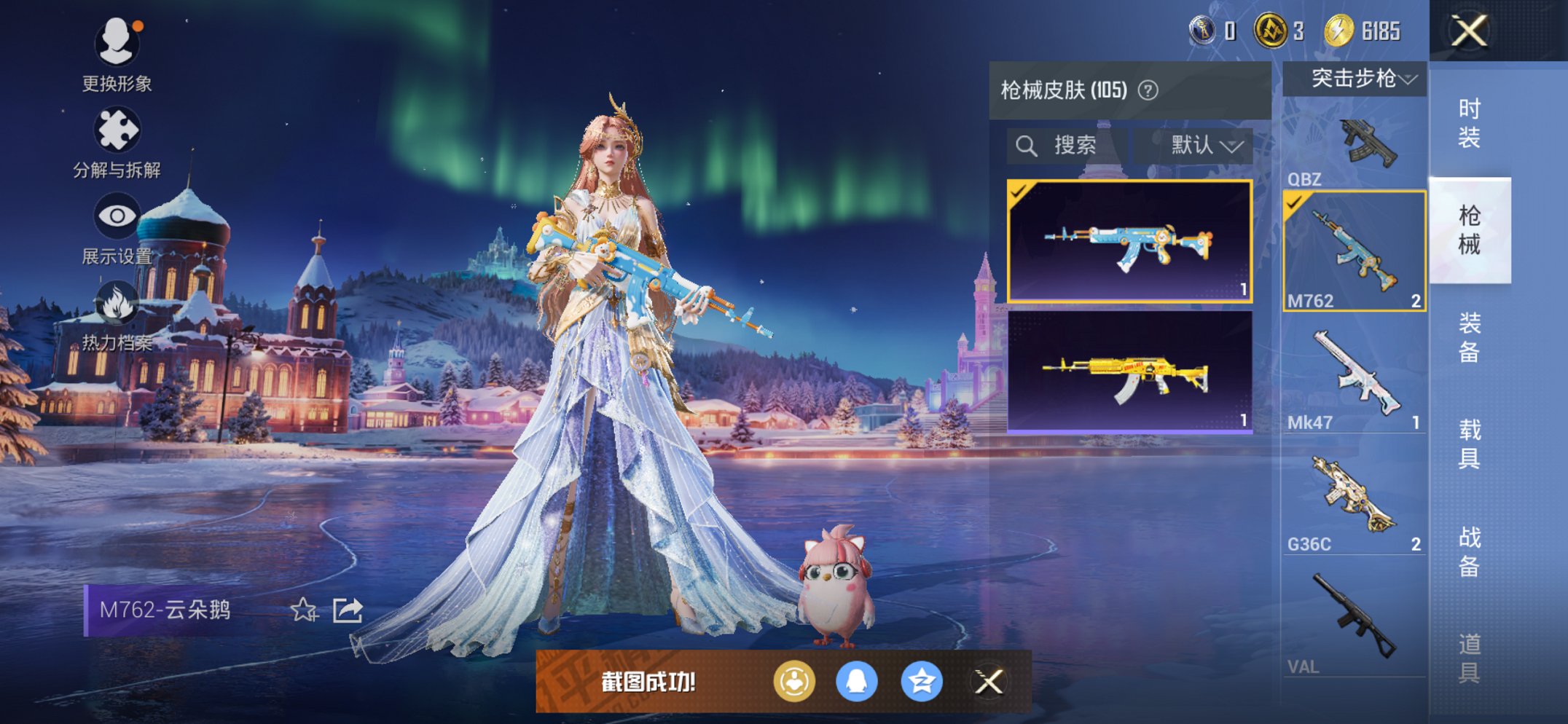This screenshot has height=724, width=1568.
Task: Switch to the 载具 vehicle tab
Action: coord(1469,444)
